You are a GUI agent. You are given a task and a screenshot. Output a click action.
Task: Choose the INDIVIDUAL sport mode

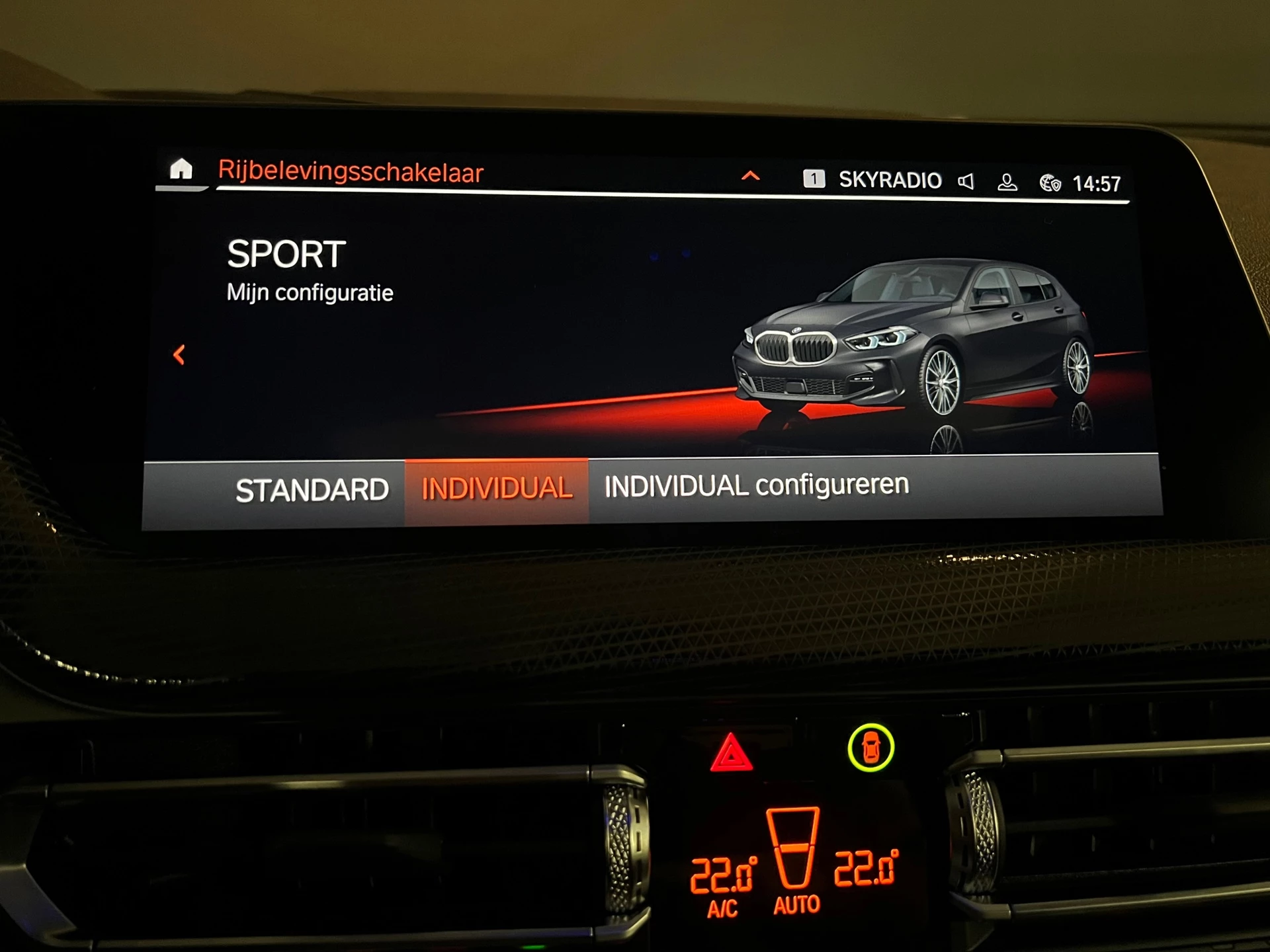(x=497, y=489)
